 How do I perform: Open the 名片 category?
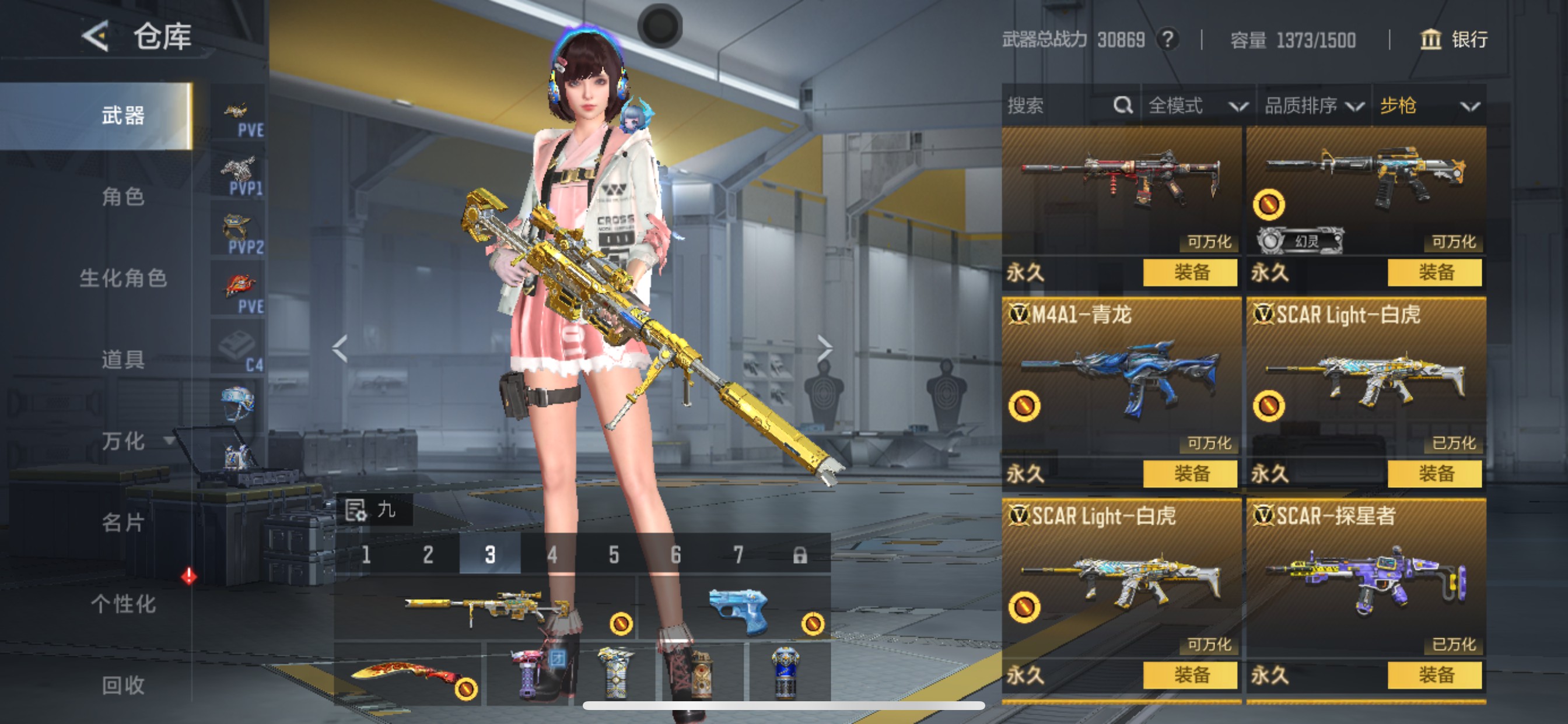point(123,523)
